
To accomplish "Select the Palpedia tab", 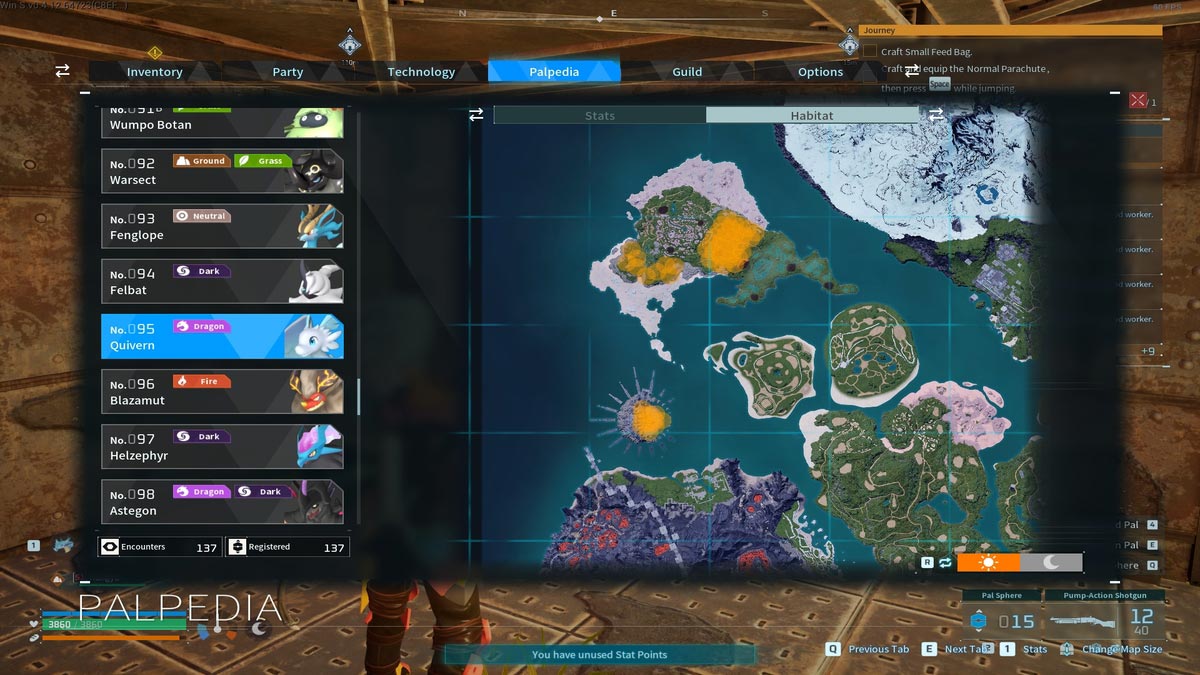I will pyautogui.click(x=554, y=72).
